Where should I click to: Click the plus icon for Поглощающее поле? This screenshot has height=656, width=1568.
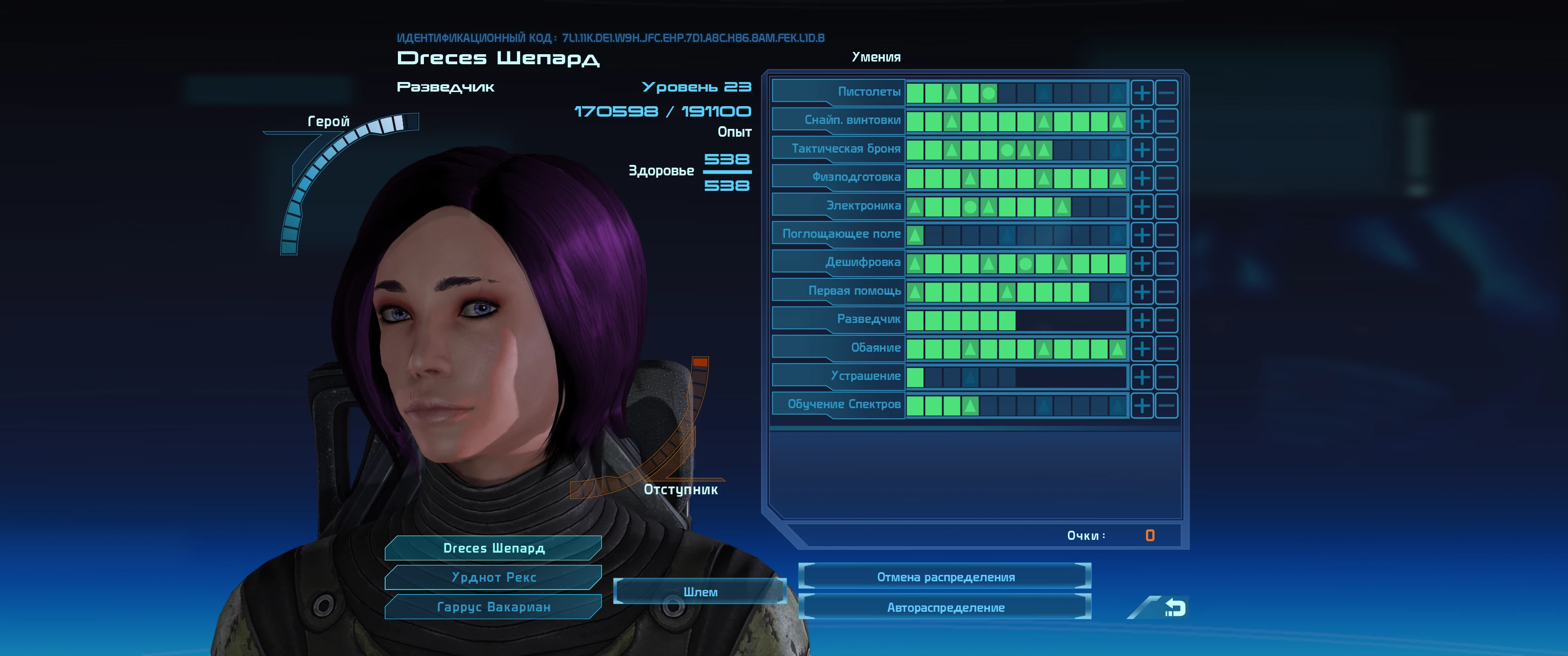coord(1143,234)
